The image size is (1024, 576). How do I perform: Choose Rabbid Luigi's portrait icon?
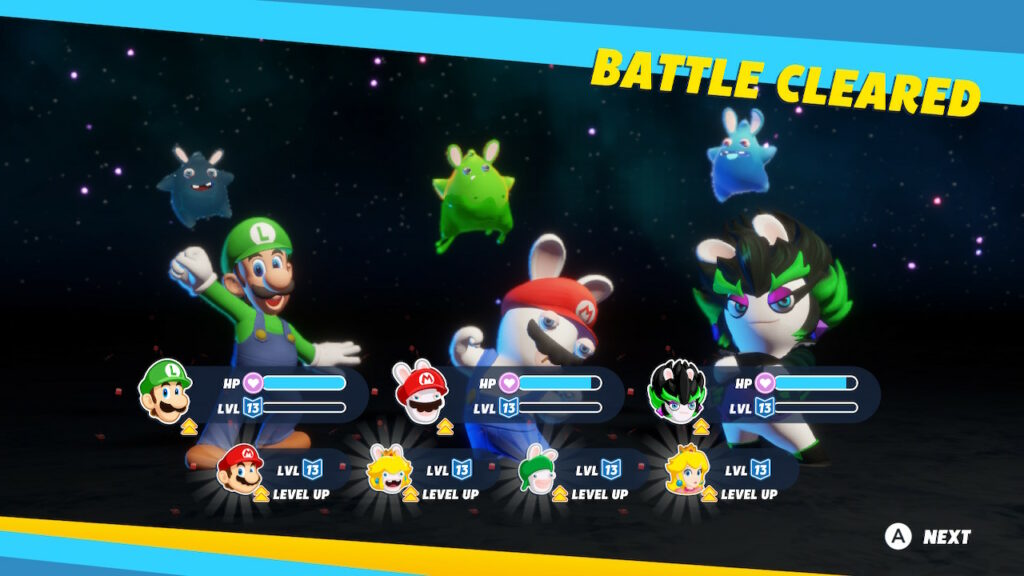coord(538,470)
